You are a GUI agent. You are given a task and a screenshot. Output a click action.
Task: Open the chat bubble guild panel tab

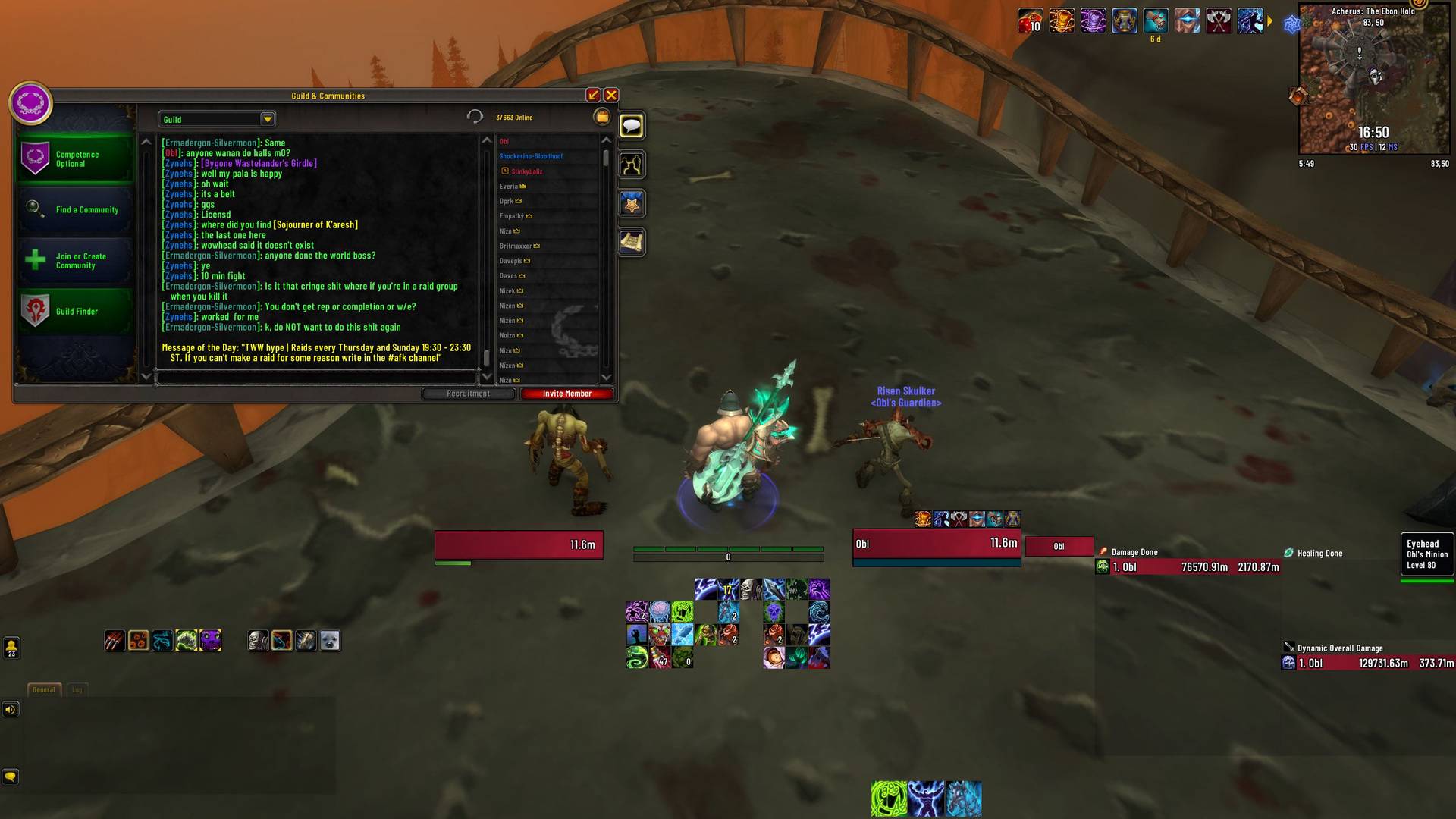(x=632, y=126)
